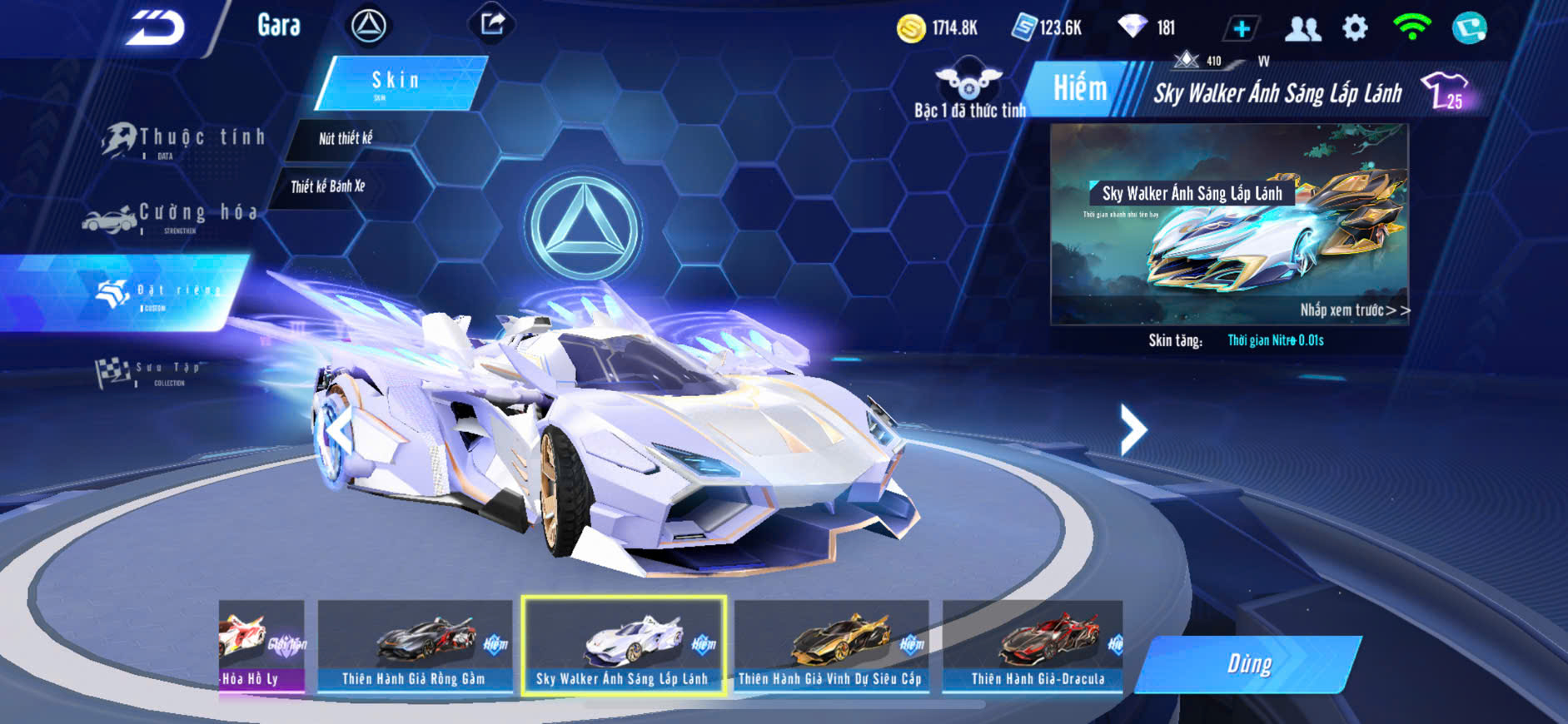Click the shirt icon with number 25
Image resolution: width=1568 pixels, height=724 pixels.
(1447, 91)
